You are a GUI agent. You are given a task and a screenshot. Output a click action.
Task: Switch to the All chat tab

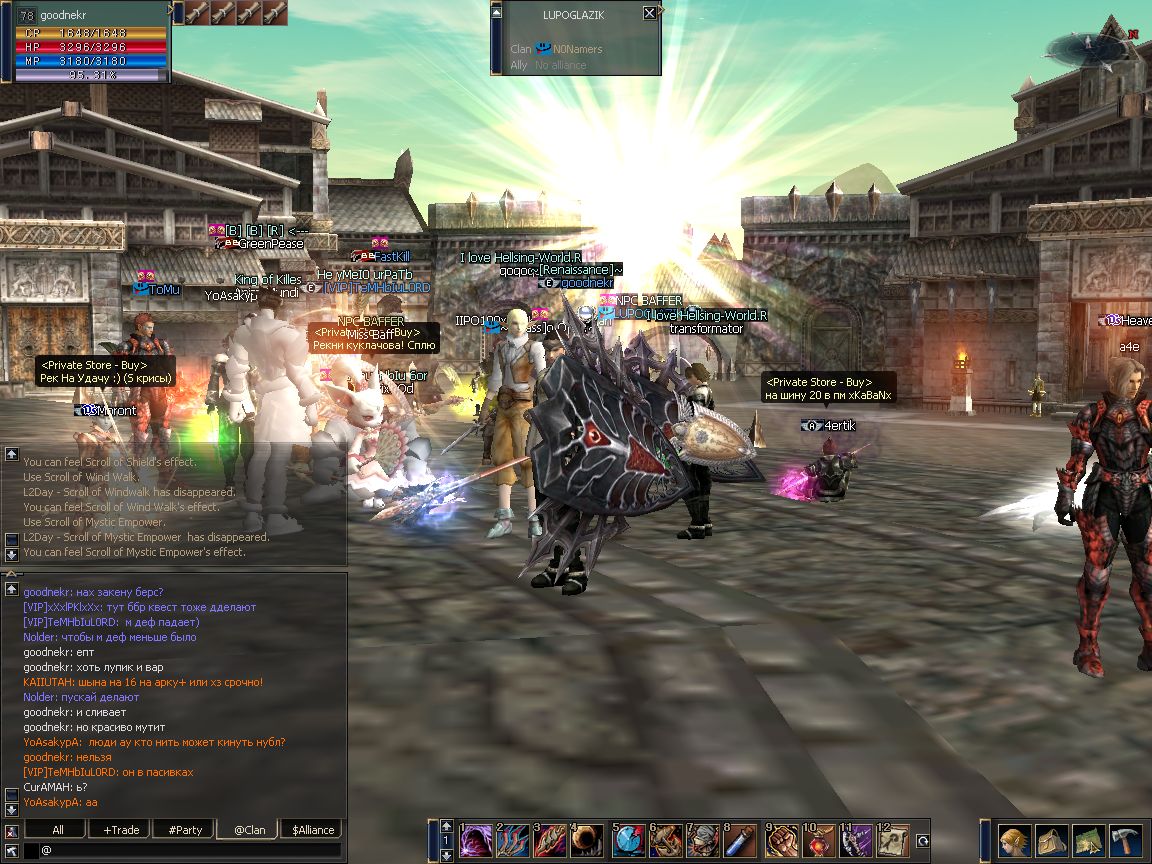pos(58,829)
